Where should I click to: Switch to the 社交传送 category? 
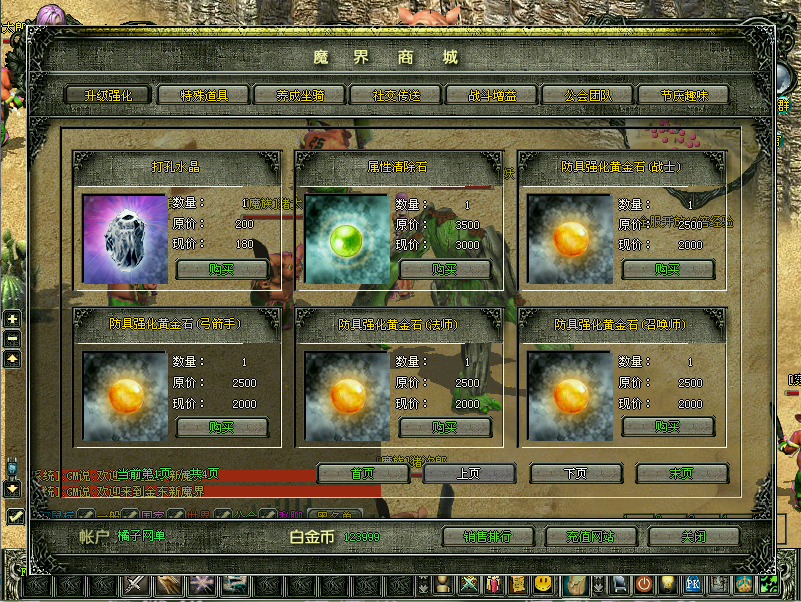394,95
